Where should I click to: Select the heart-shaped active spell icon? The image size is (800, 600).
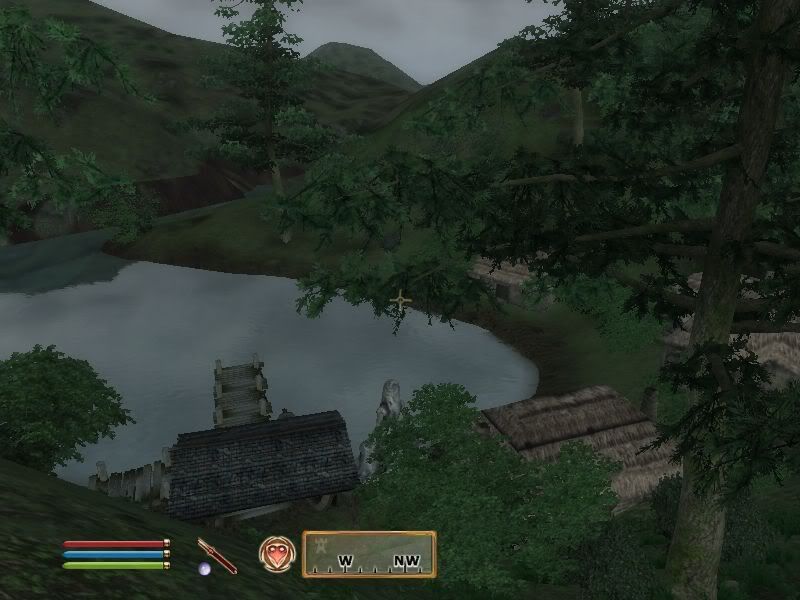[275, 554]
